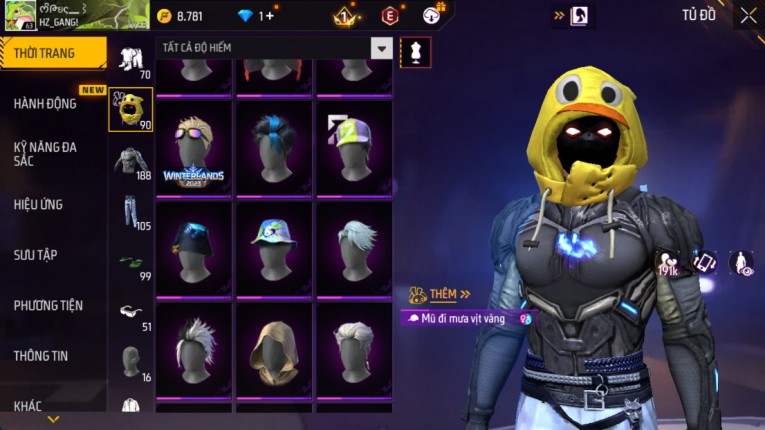This screenshot has width=765, height=430.
Task: Open the Phương Tiện vehicles tab
Action: 48,305
